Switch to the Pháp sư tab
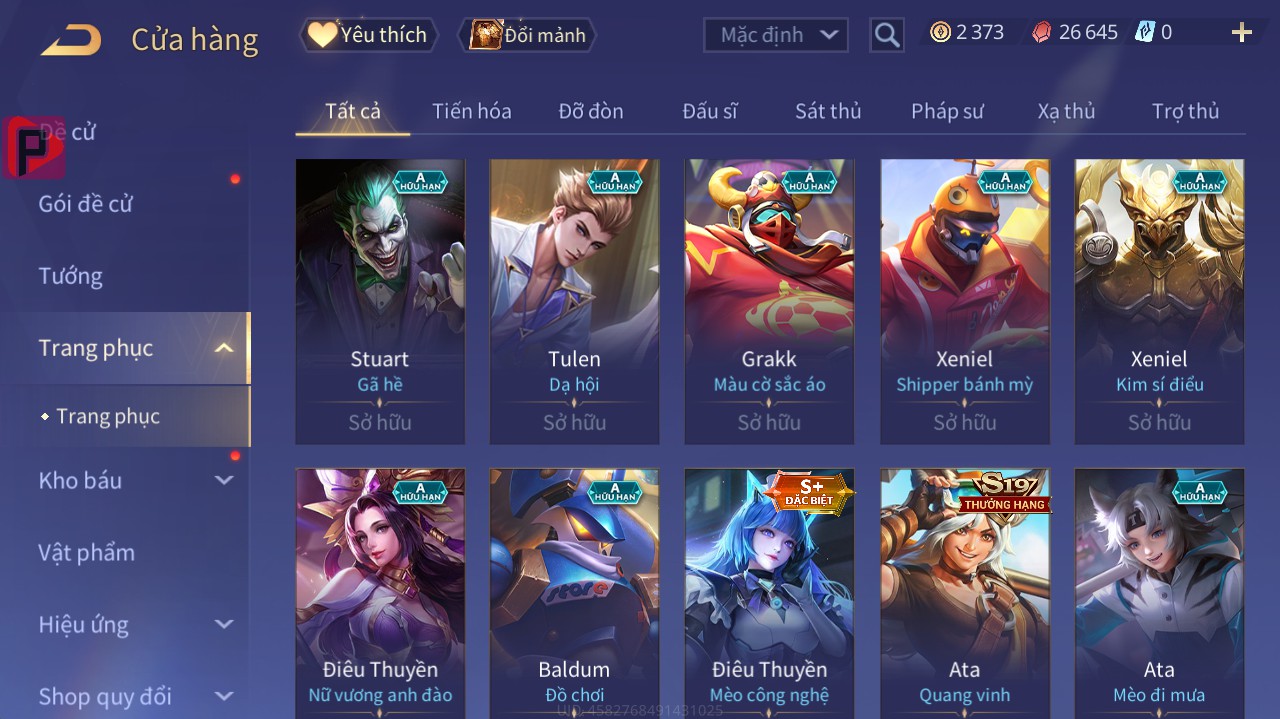Screen dimensions: 1280x719 click(947, 111)
